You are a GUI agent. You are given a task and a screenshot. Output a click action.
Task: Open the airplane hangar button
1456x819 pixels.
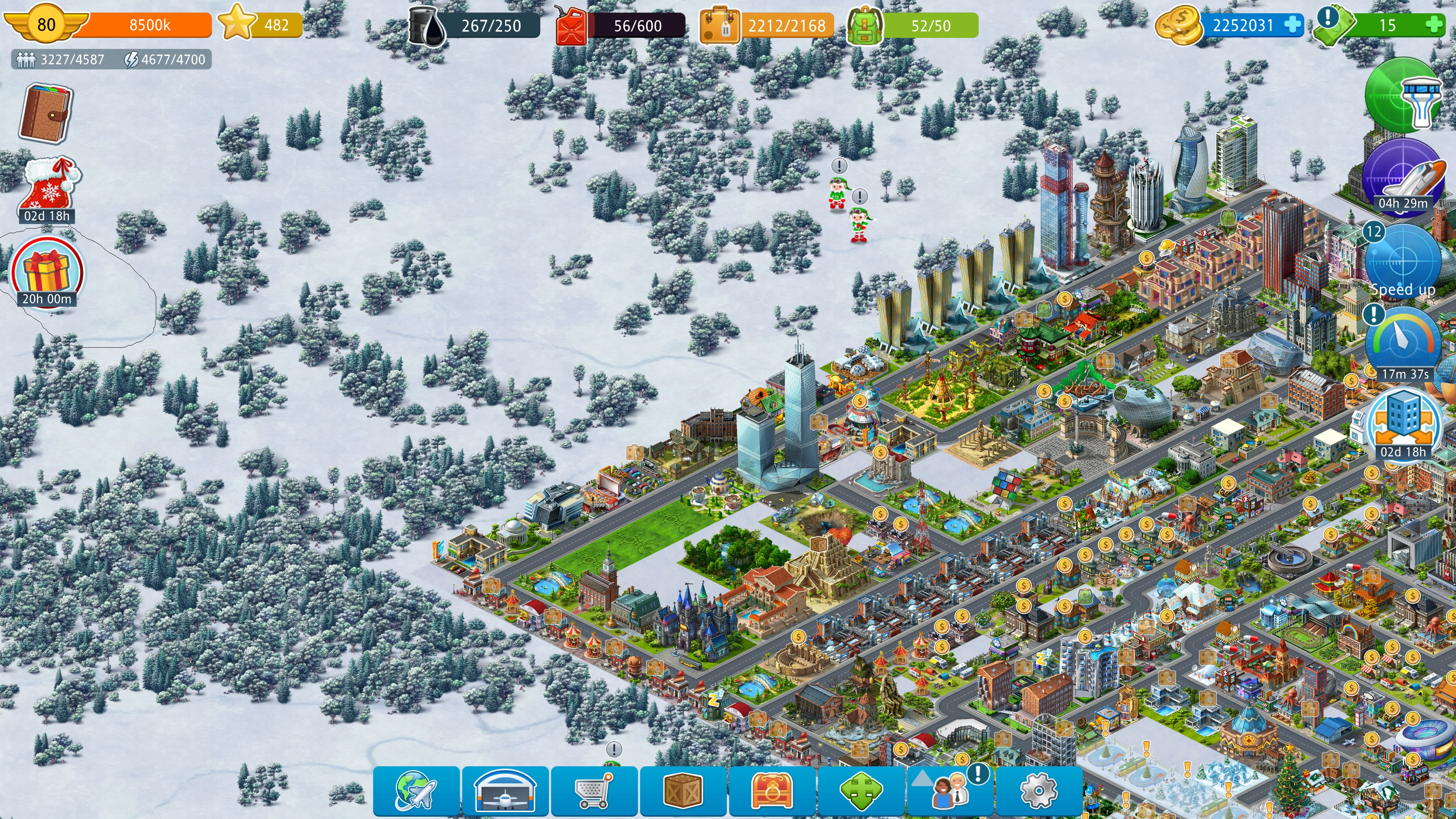(505, 791)
